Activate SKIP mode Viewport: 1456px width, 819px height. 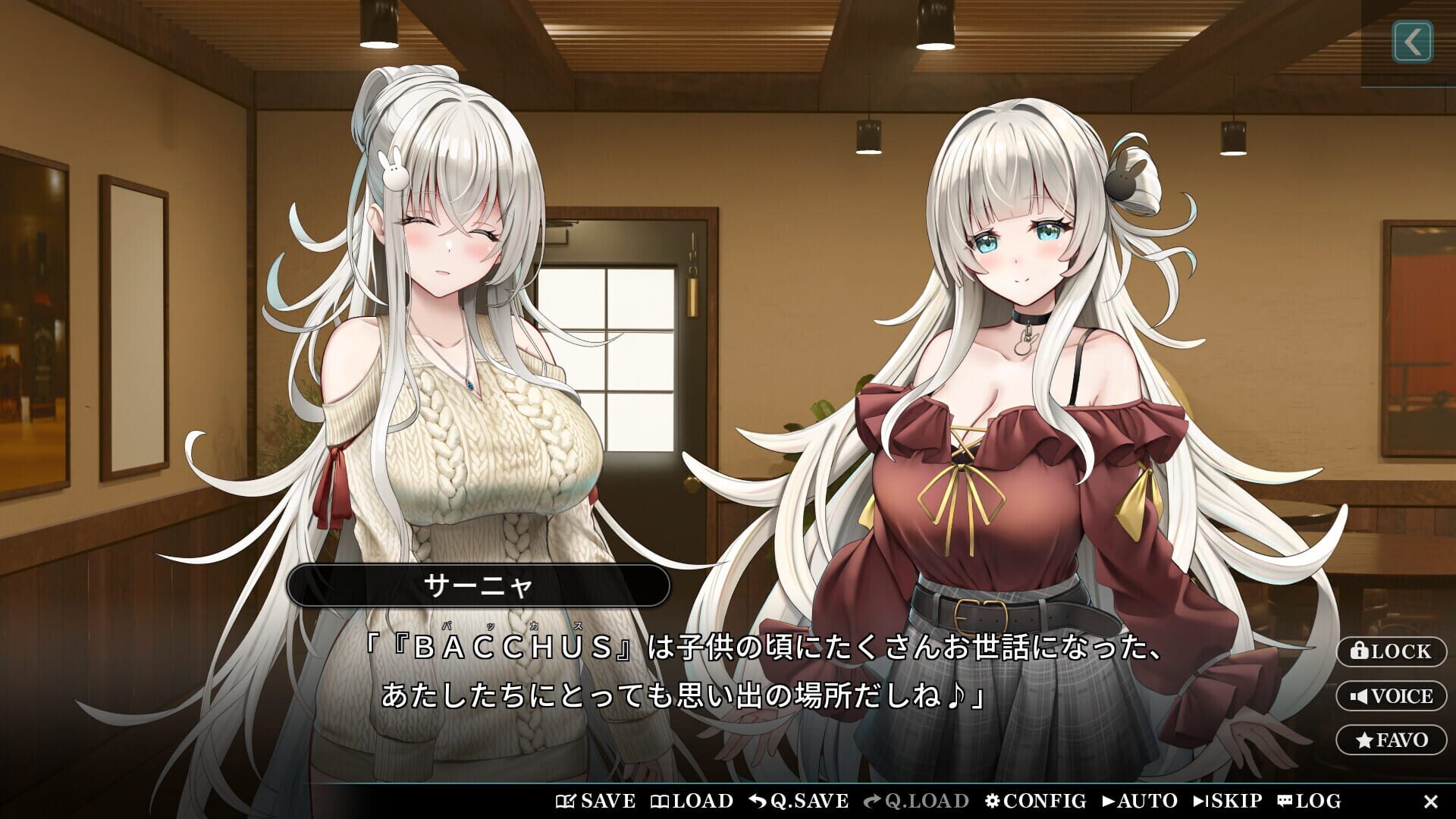(1226, 800)
